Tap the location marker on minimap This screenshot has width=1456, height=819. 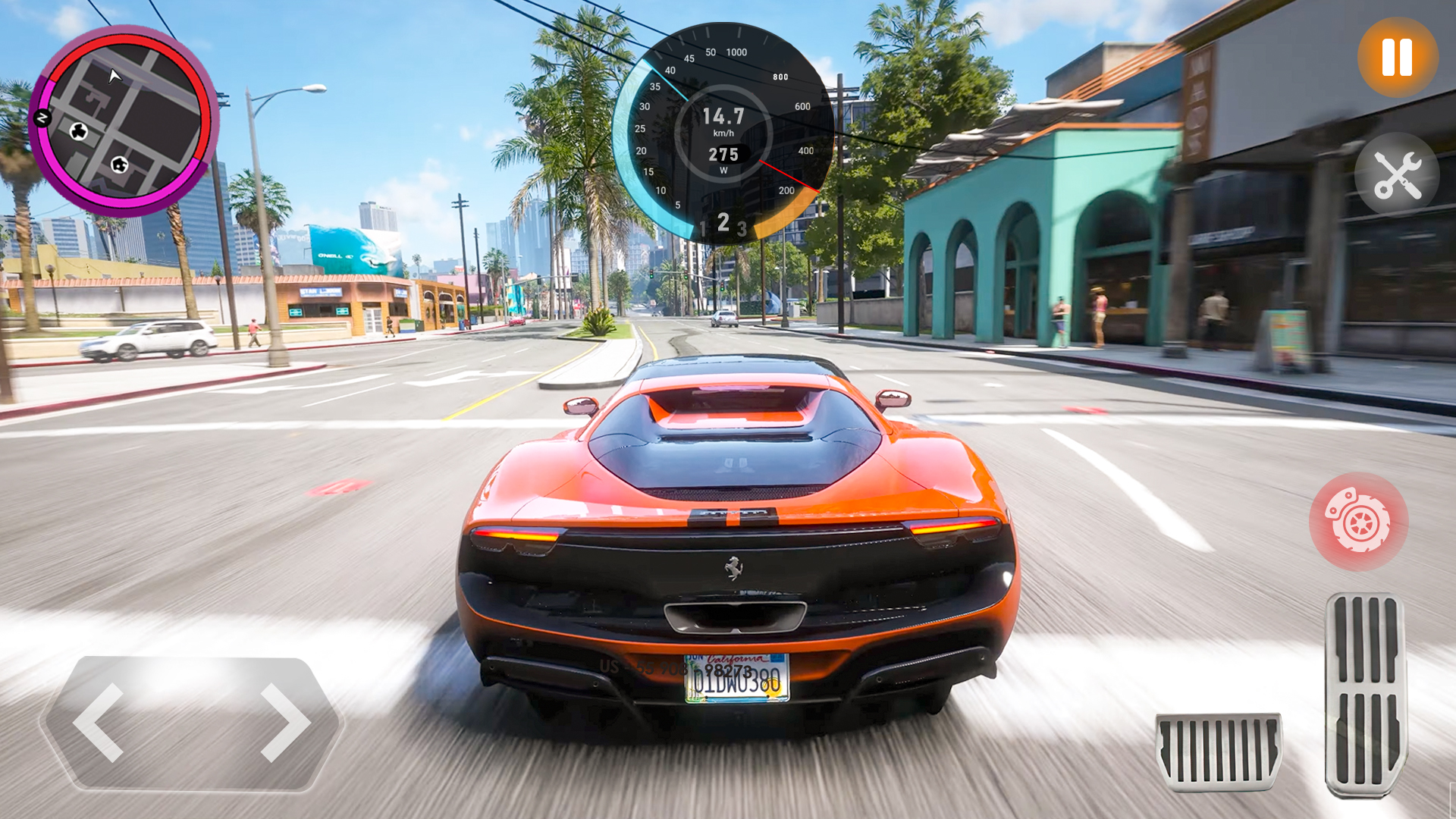click(x=120, y=165)
